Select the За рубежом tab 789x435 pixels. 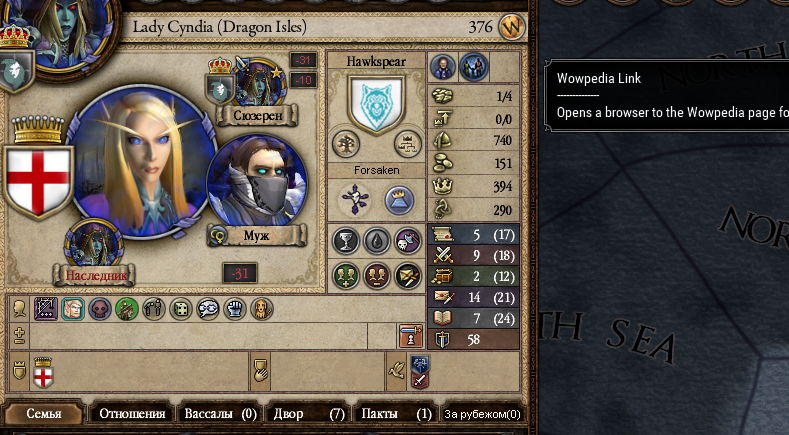(x=482, y=413)
